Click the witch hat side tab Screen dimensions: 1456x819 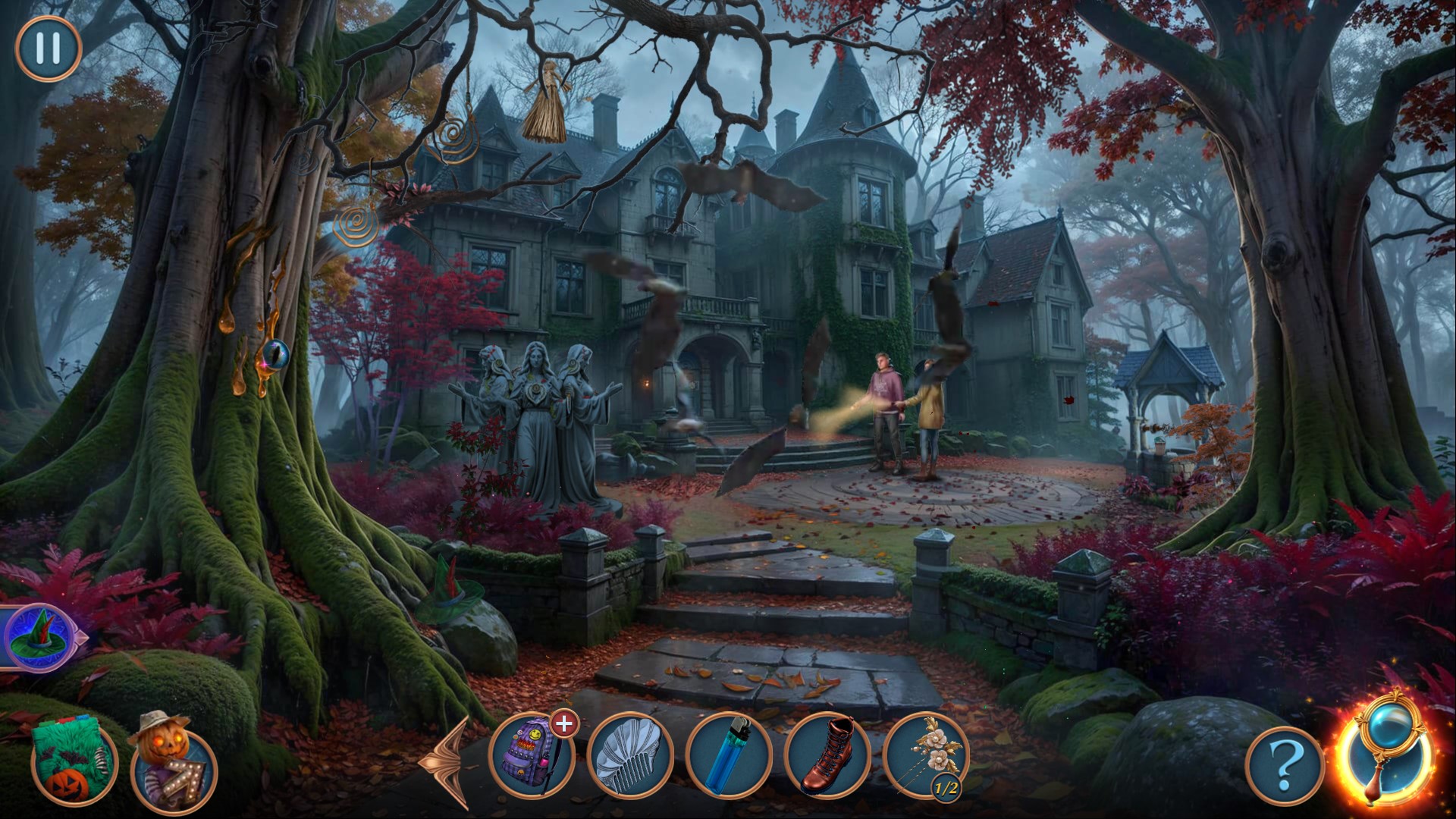point(39,637)
